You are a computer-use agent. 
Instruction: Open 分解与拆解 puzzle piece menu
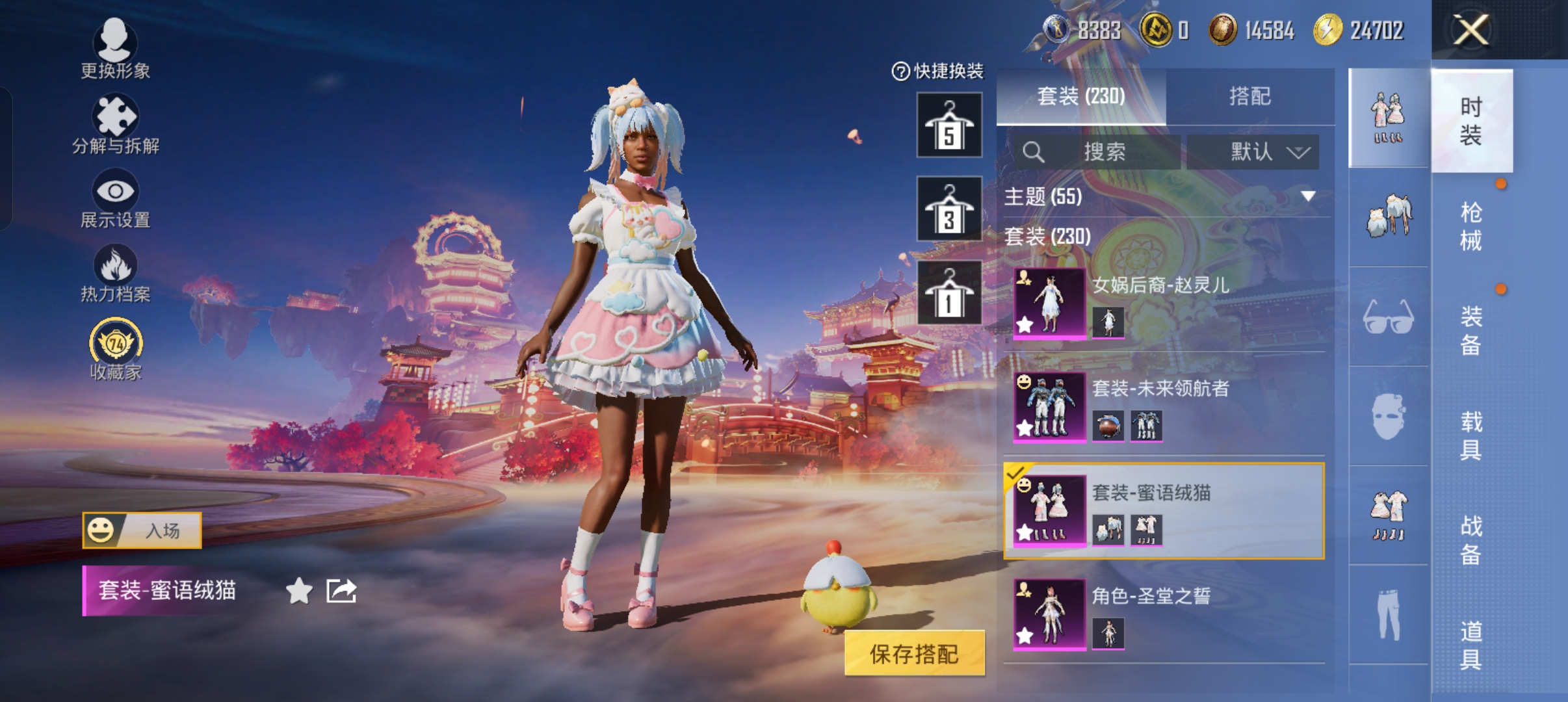click(x=115, y=123)
